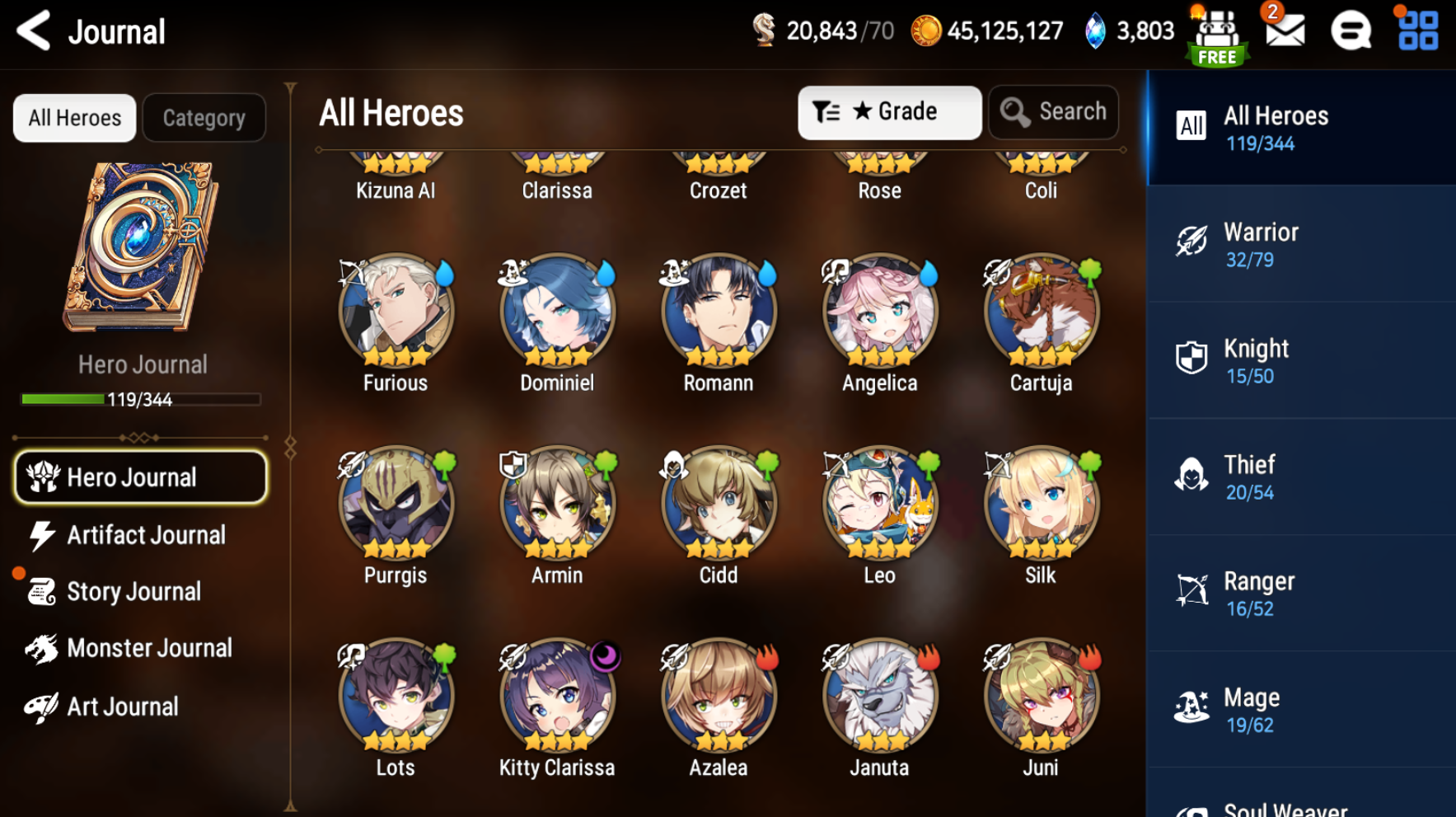Open the Story Journal

point(132,591)
